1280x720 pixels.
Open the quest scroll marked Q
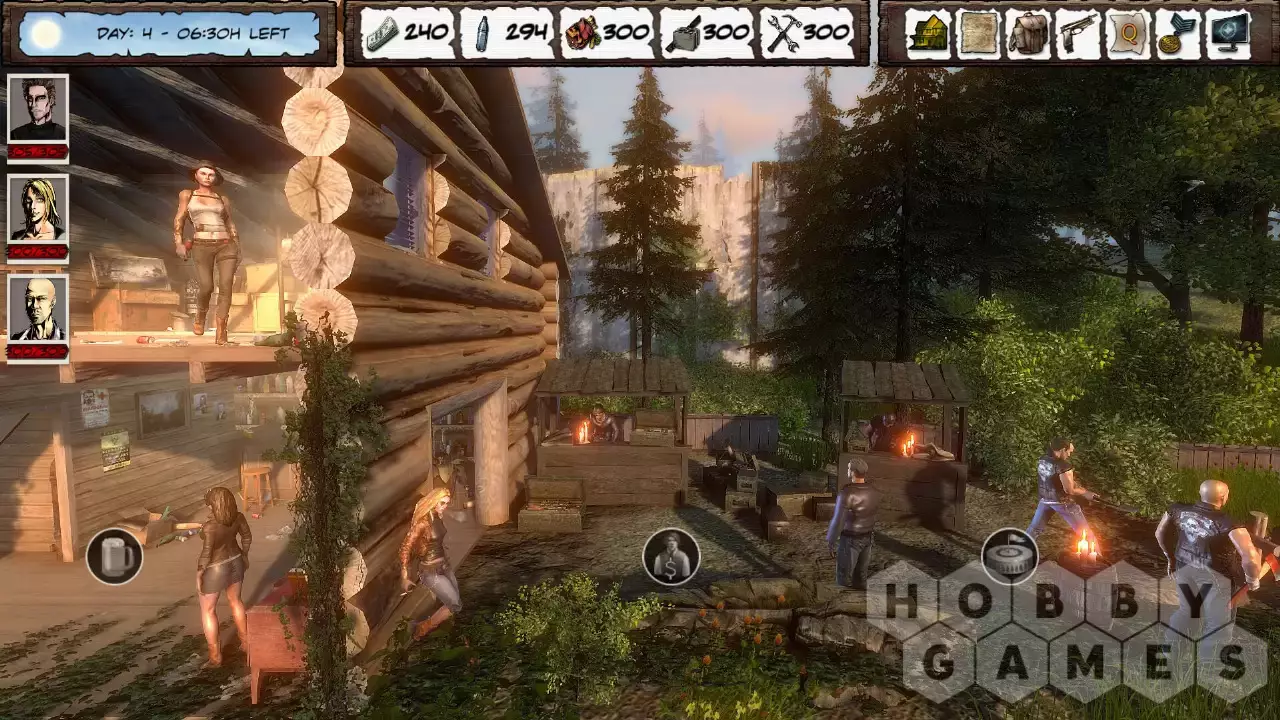[1128, 34]
